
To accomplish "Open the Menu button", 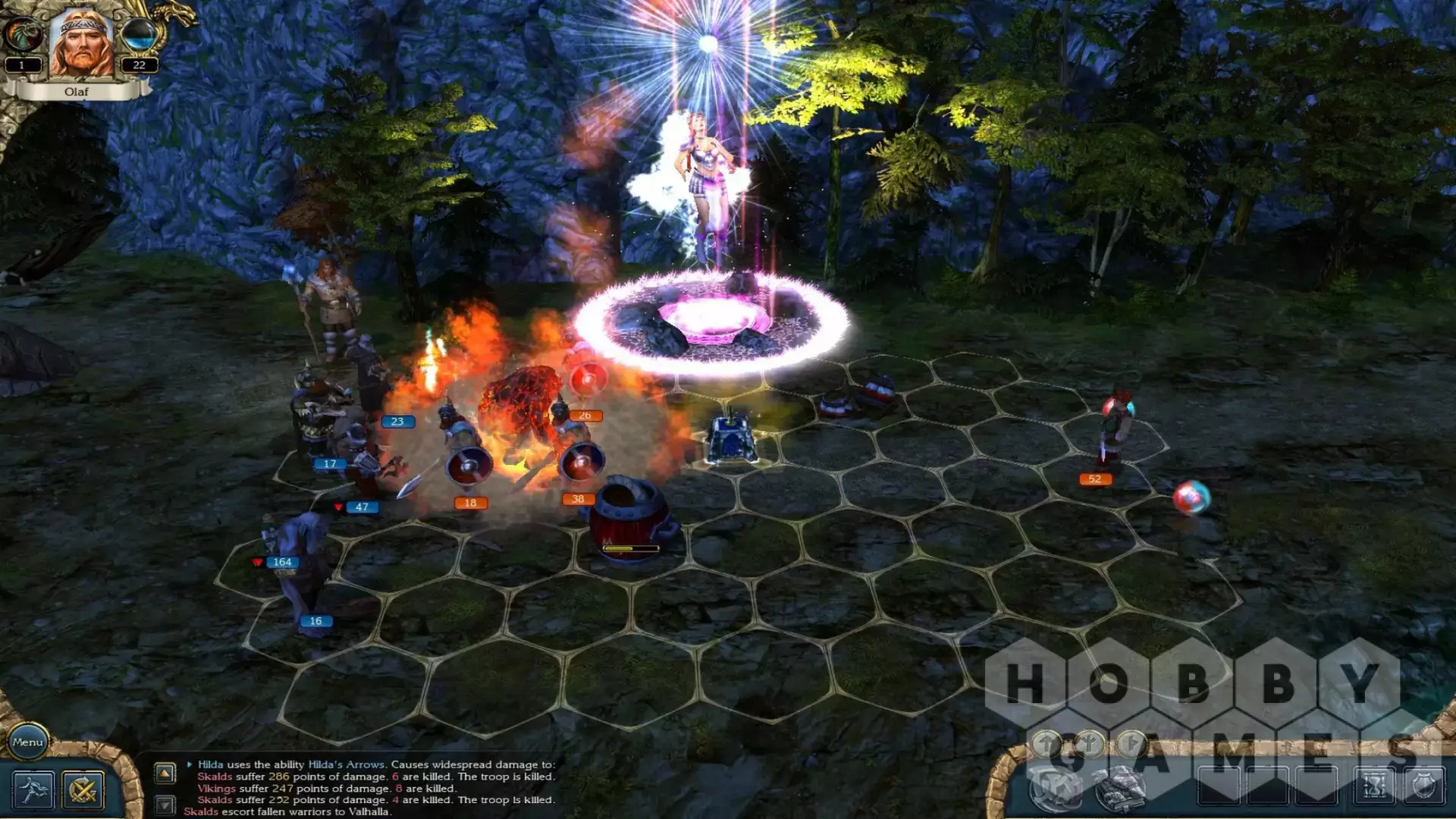I will pos(27,742).
